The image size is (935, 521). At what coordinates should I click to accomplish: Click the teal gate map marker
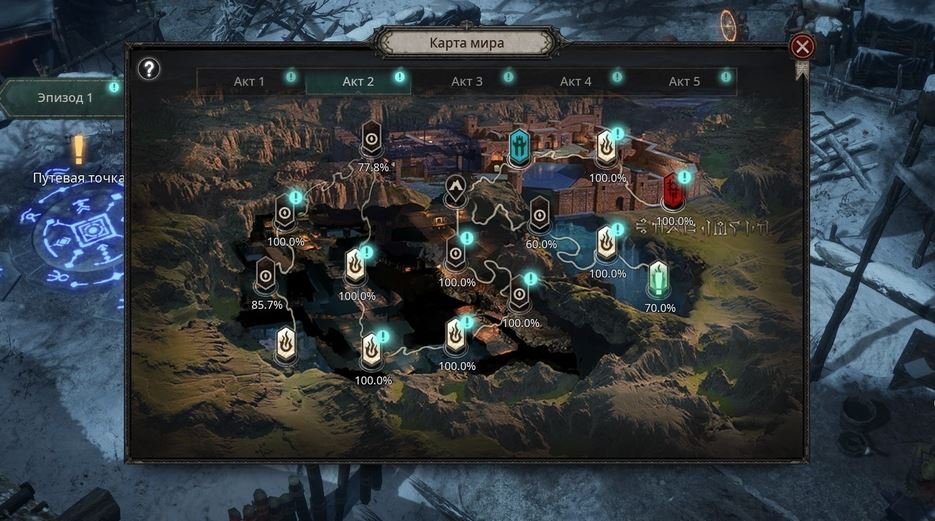pos(520,147)
